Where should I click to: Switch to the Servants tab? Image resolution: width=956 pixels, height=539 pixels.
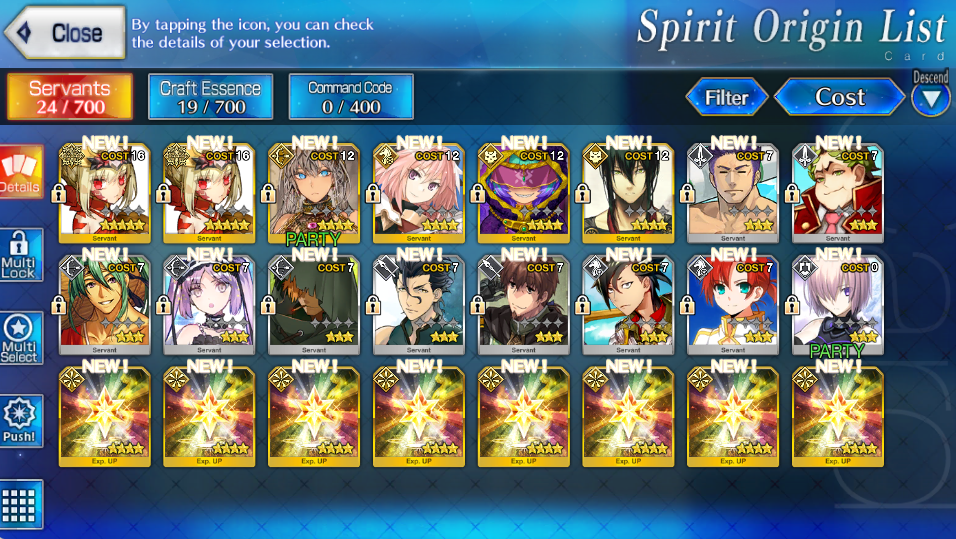[70, 97]
